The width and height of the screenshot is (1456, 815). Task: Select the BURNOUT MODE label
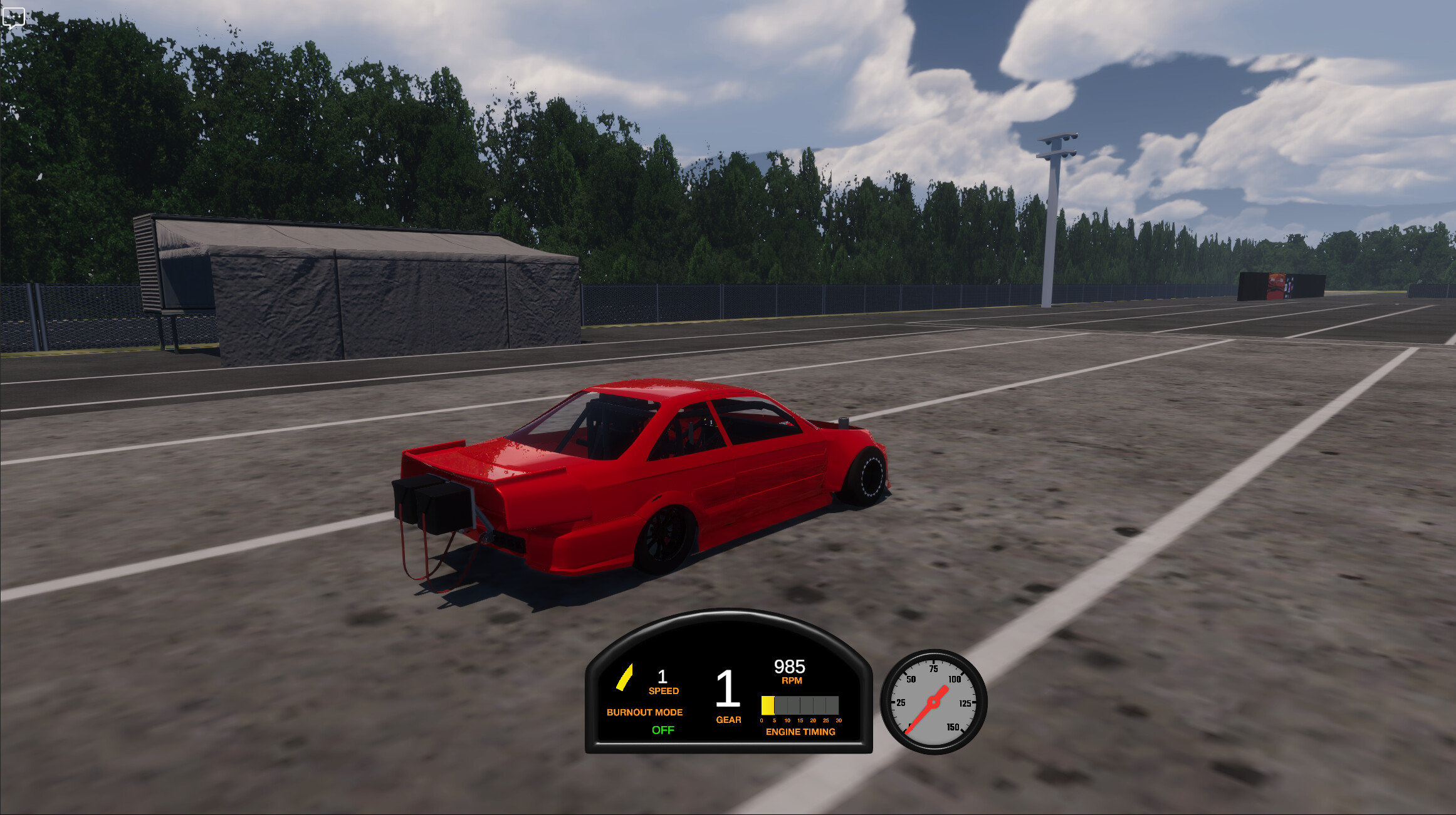point(644,712)
